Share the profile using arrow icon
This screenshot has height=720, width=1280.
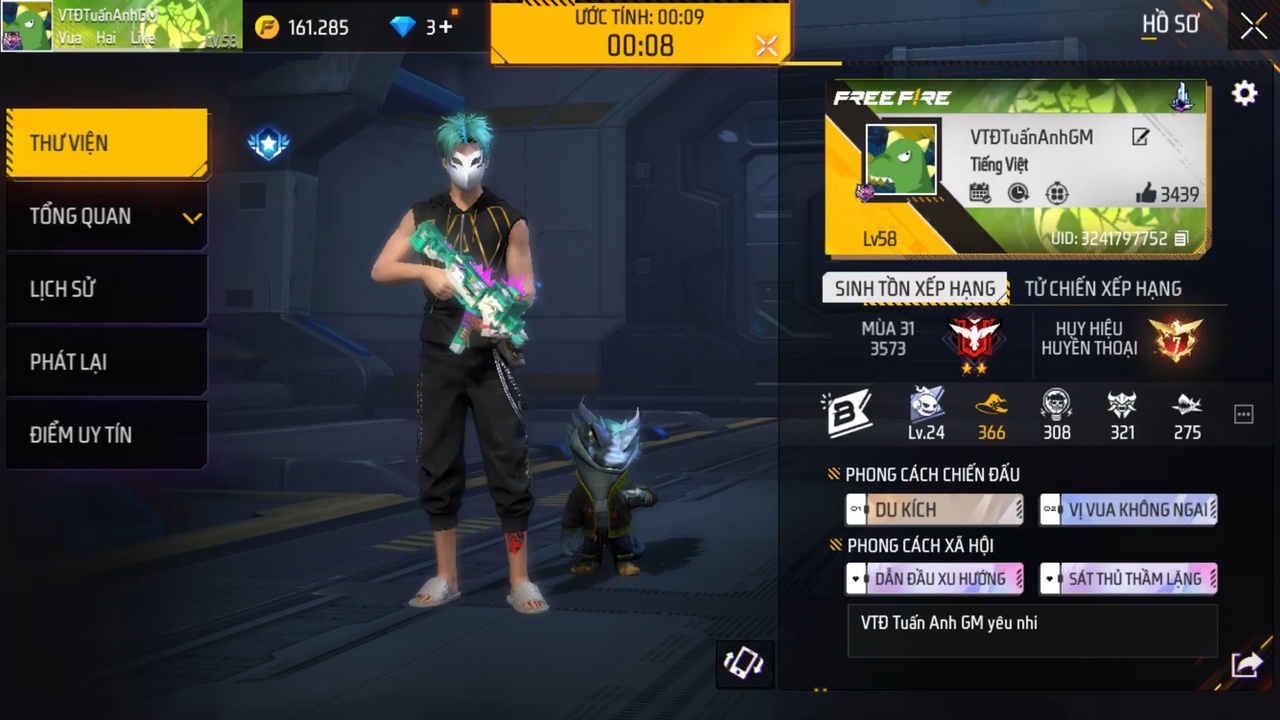(x=1246, y=664)
